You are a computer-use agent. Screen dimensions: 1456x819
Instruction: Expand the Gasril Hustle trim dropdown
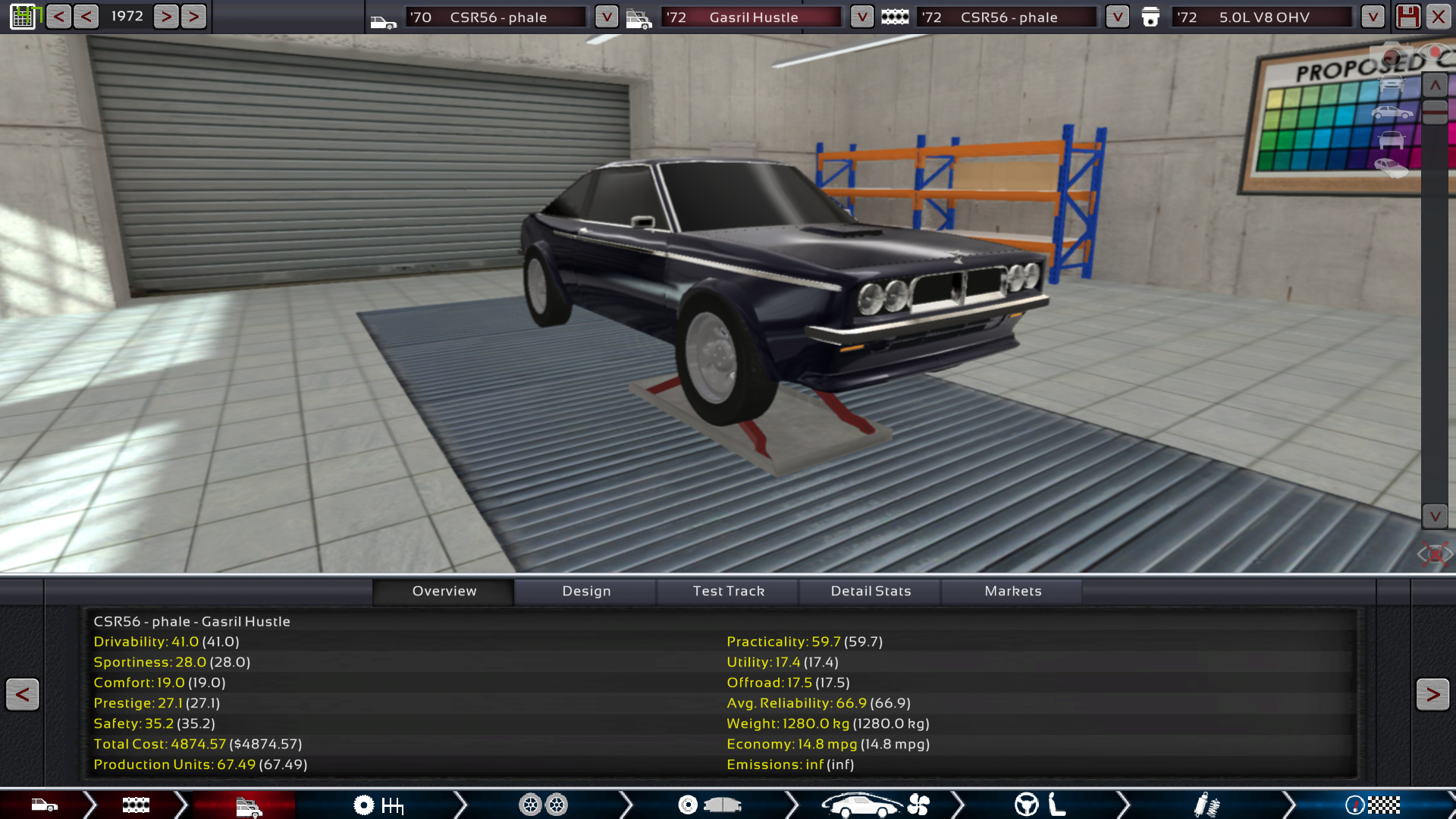point(861,17)
